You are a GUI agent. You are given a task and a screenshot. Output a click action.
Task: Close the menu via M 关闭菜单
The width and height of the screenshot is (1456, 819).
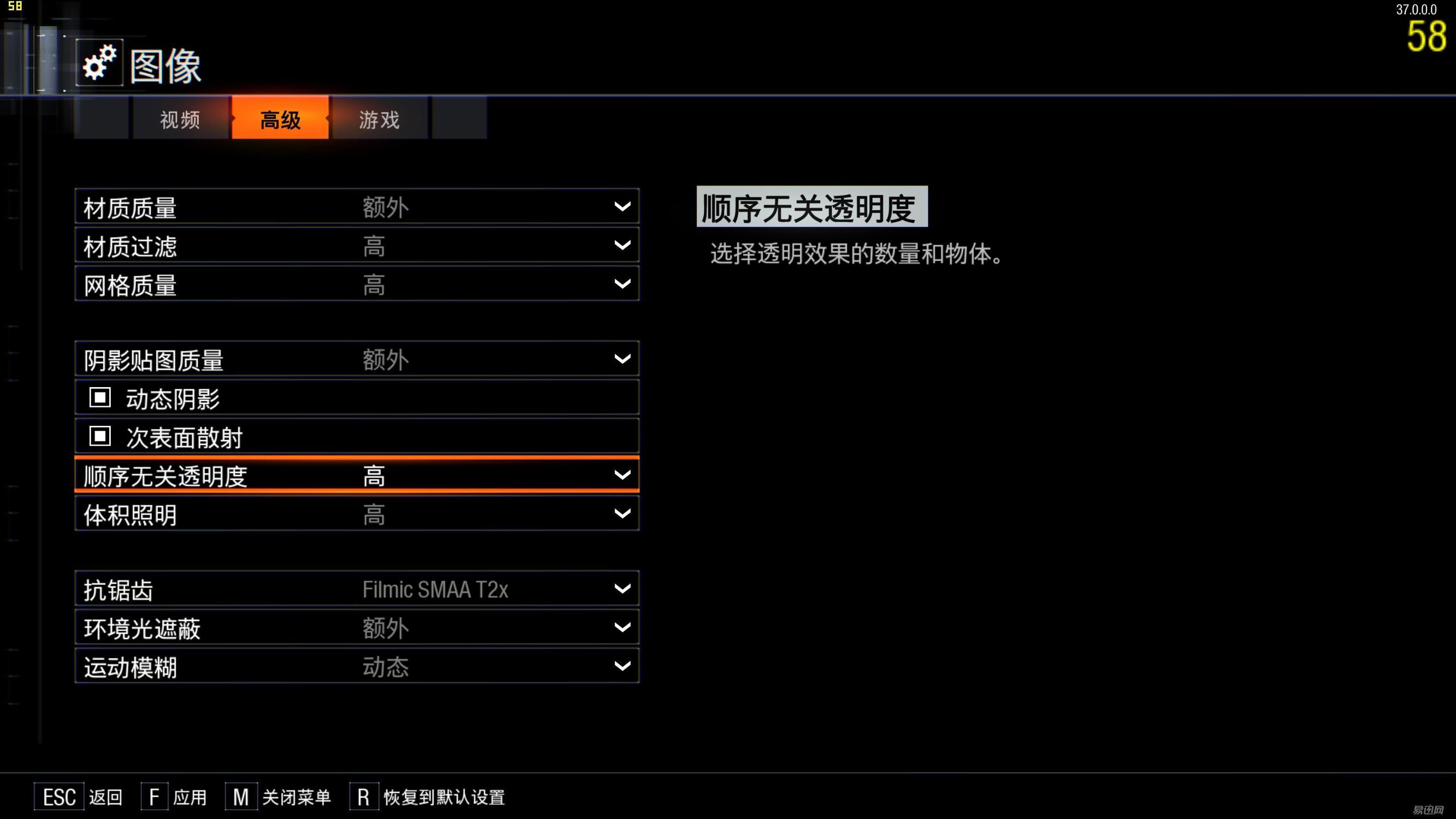[x=277, y=797]
